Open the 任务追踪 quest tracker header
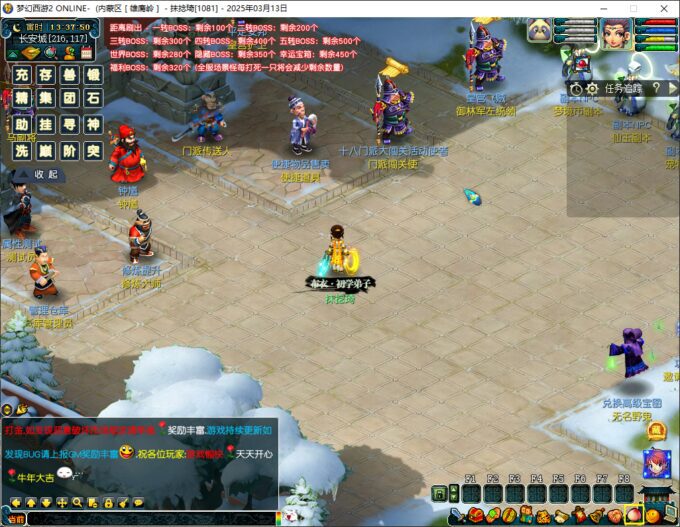Viewport: 680px width, 527px height. 620,88
